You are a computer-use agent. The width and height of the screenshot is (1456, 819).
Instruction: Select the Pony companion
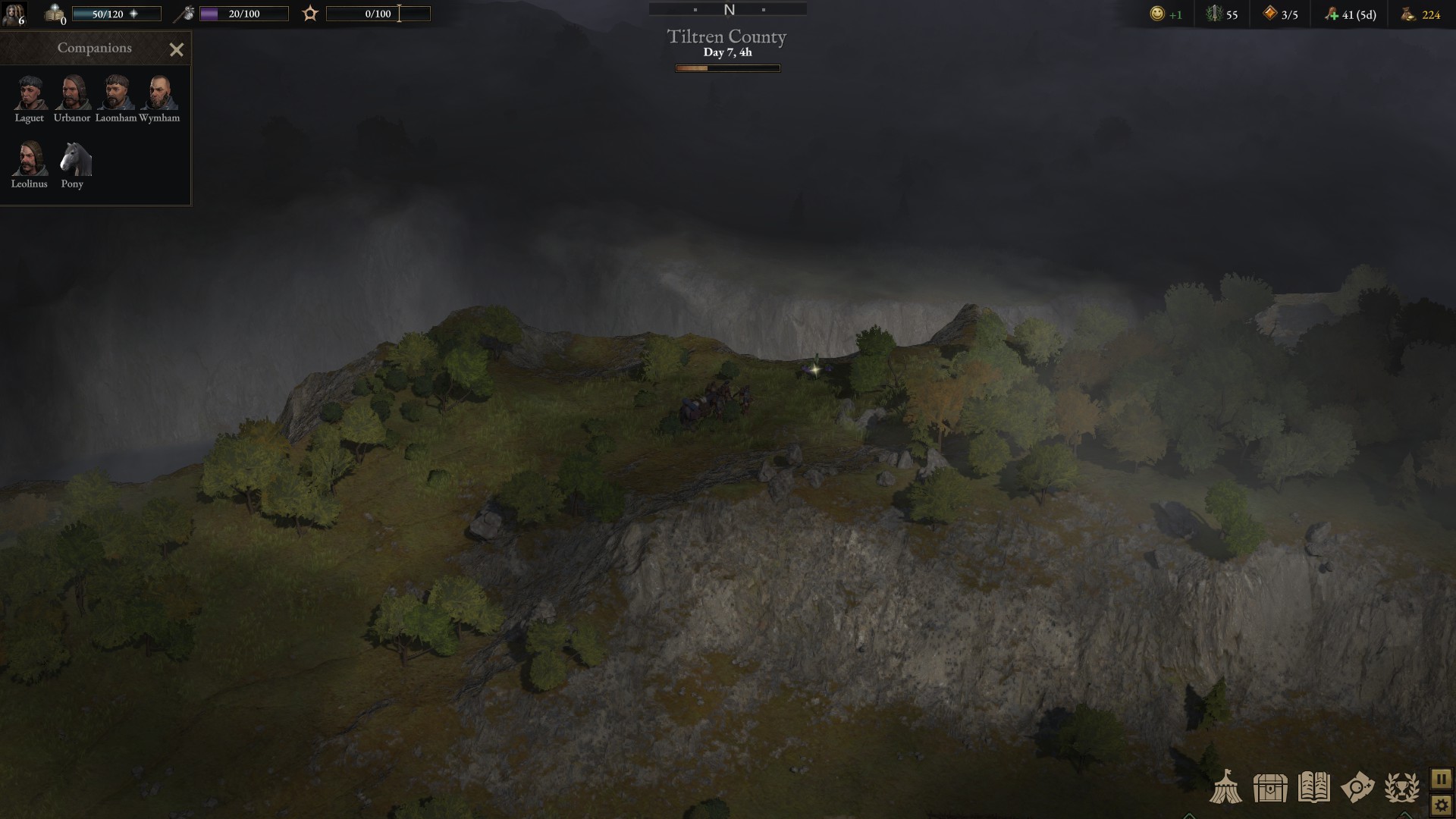[74, 158]
